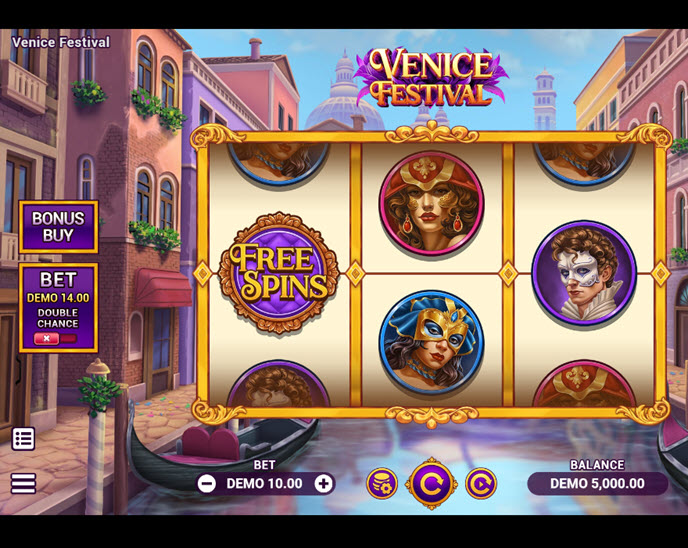Toggle the Double Chance switch

[x=55, y=339]
